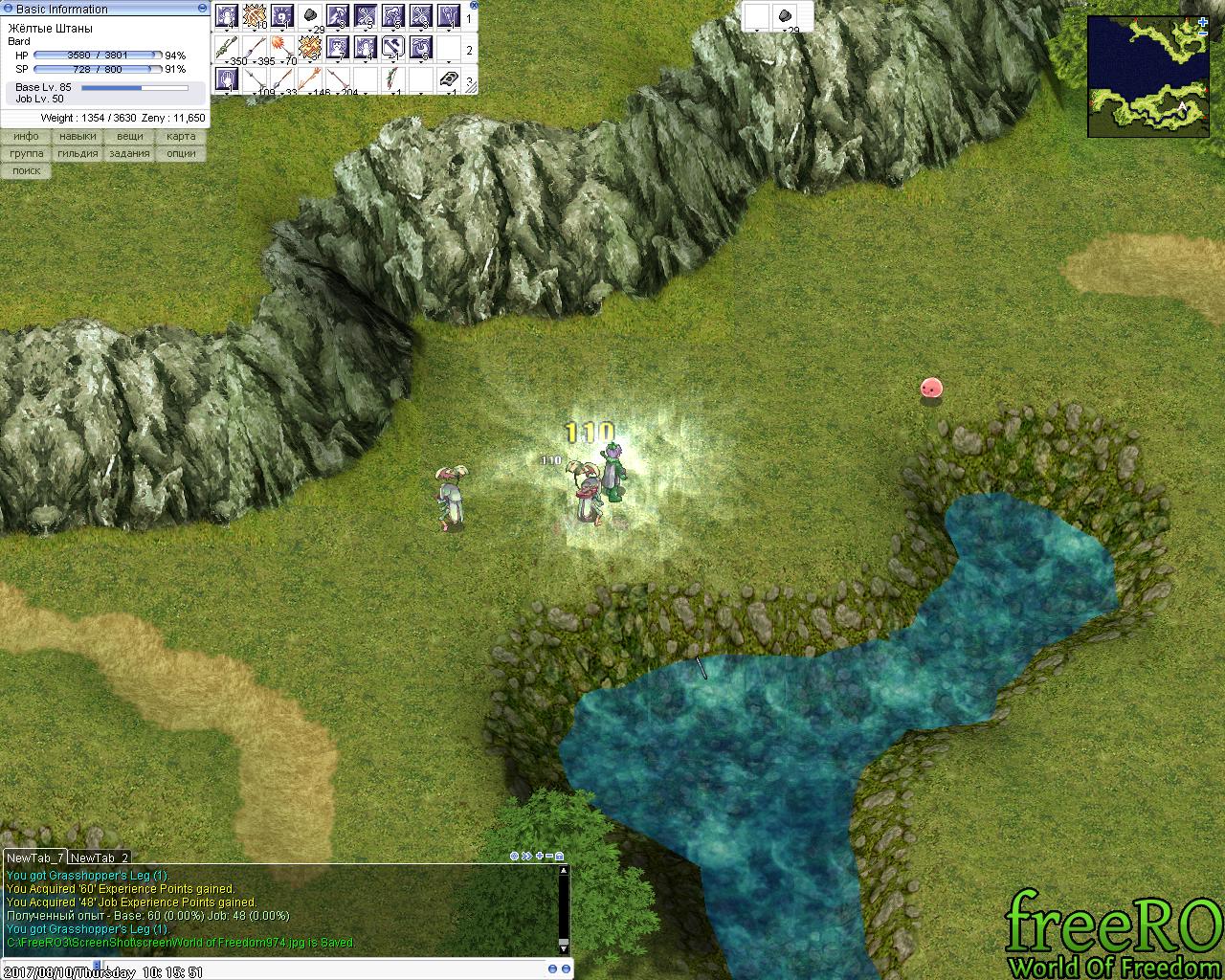Show the гильдия guild window
This screenshot has width=1225, height=980.
coord(78,154)
